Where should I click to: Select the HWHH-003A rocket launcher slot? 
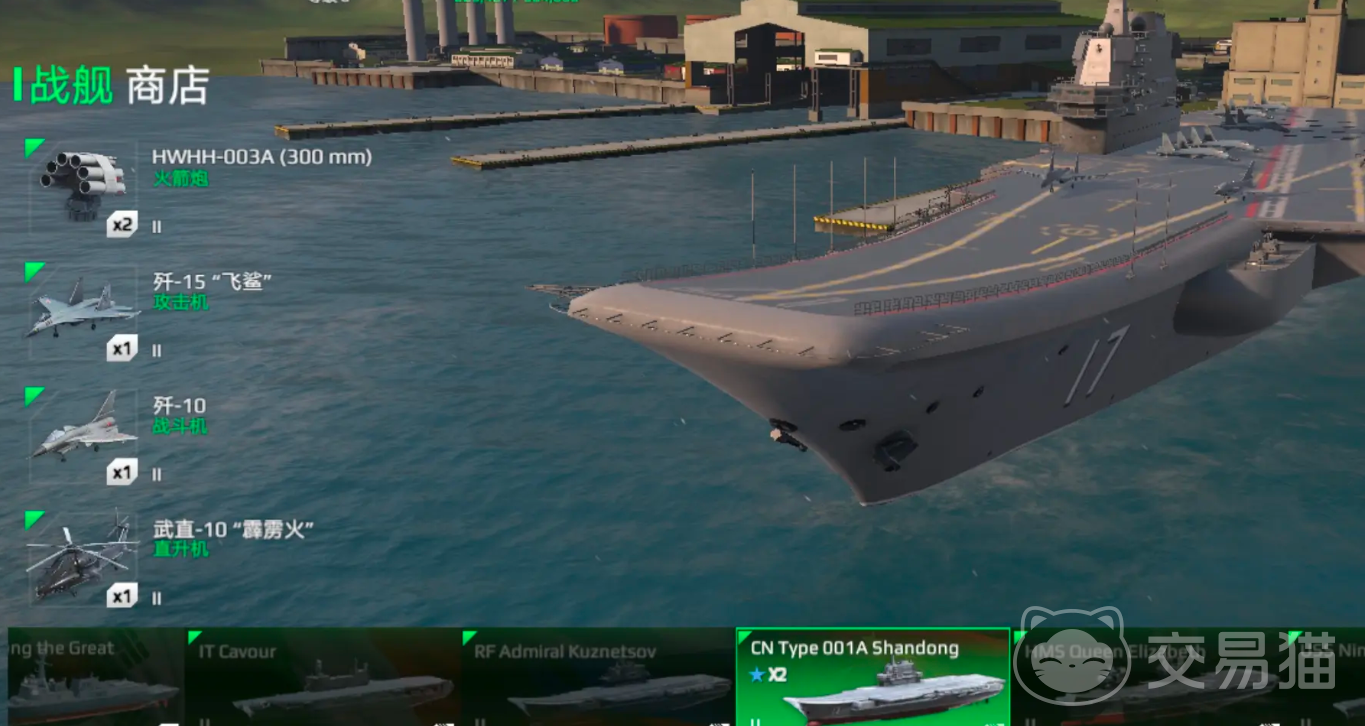click(x=82, y=187)
